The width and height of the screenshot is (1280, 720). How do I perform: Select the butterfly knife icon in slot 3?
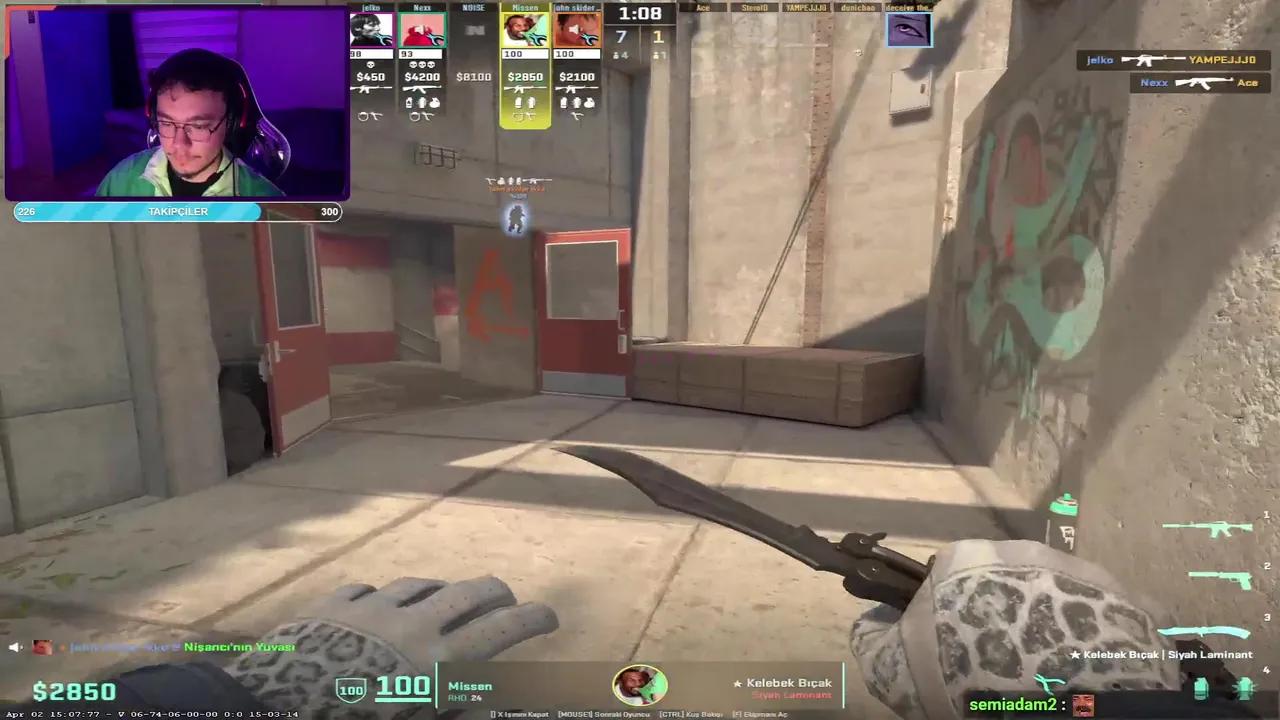[1205, 630]
